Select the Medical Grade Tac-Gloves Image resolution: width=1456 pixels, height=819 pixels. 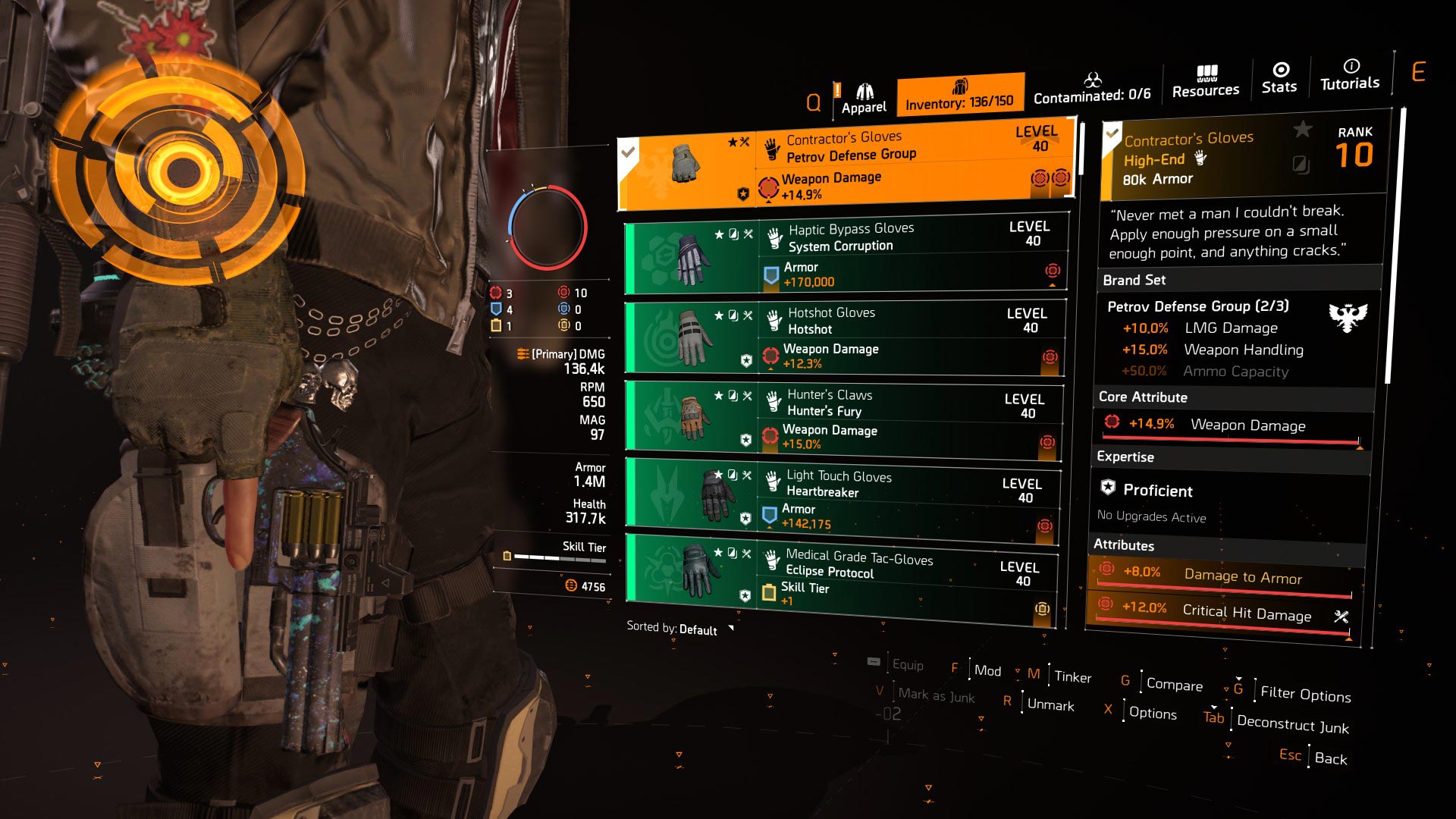click(842, 580)
